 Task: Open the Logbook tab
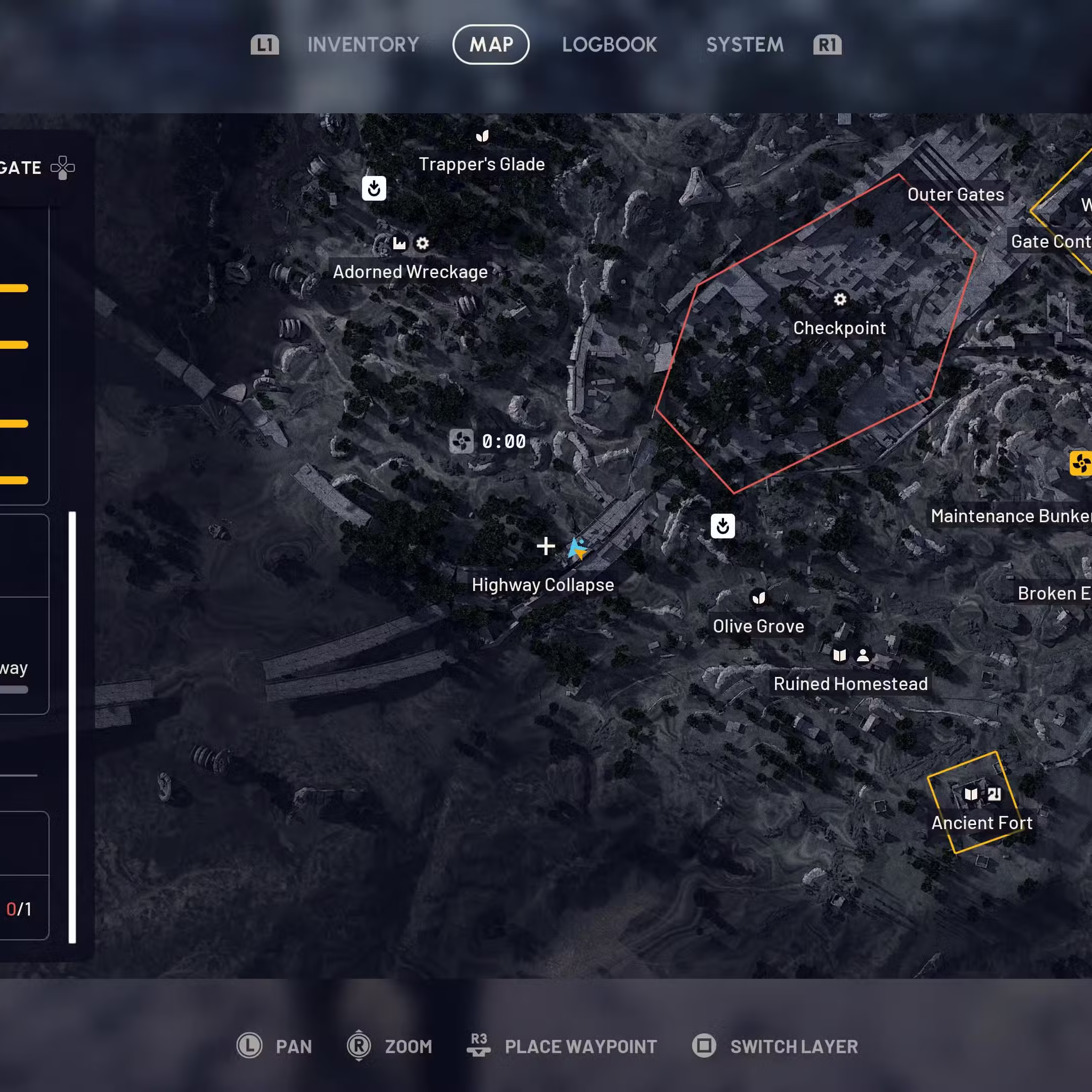[x=609, y=44]
